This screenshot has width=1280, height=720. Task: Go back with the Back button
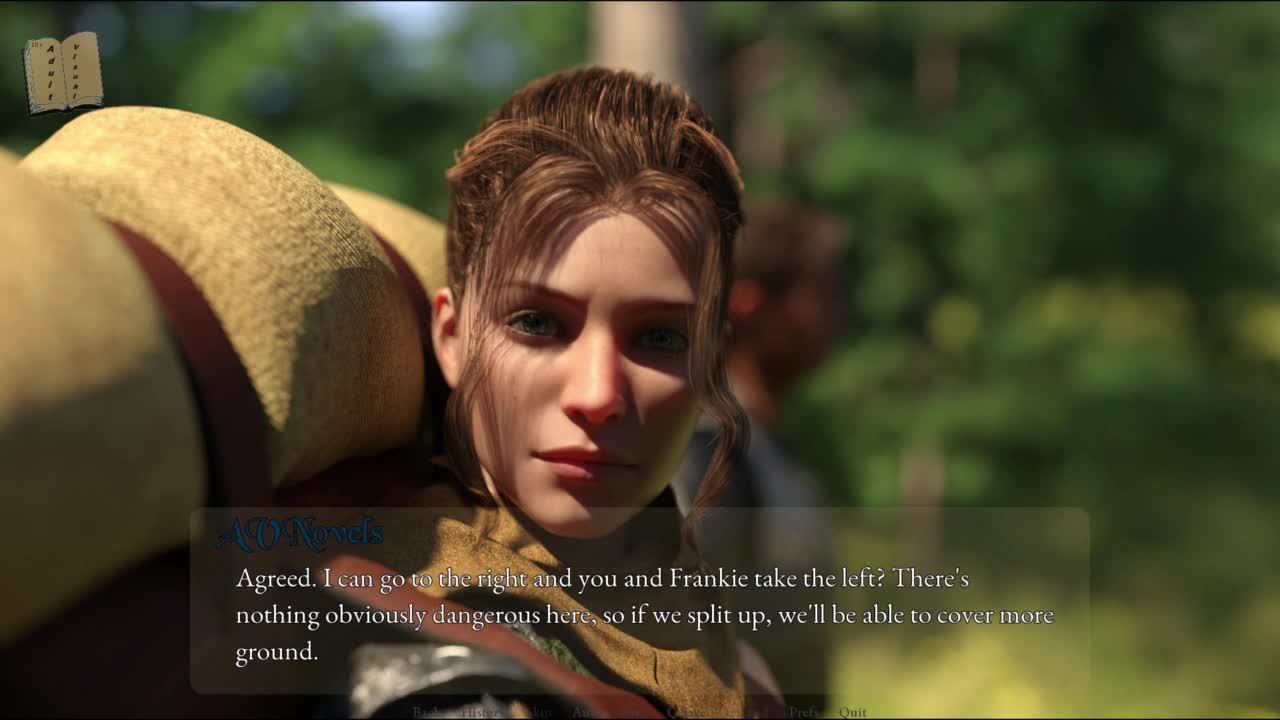point(427,712)
